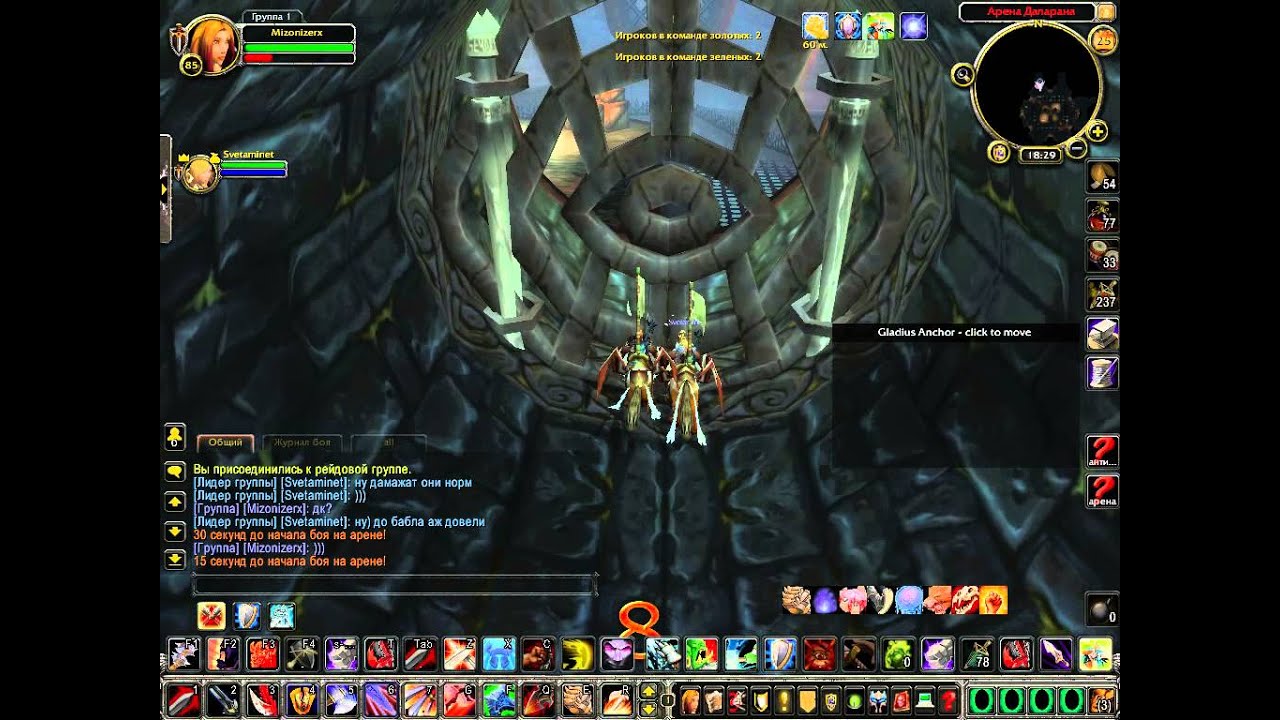This screenshot has width=1280, height=720.
Task: Jump chat to the newest message
Action: tap(175, 559)
